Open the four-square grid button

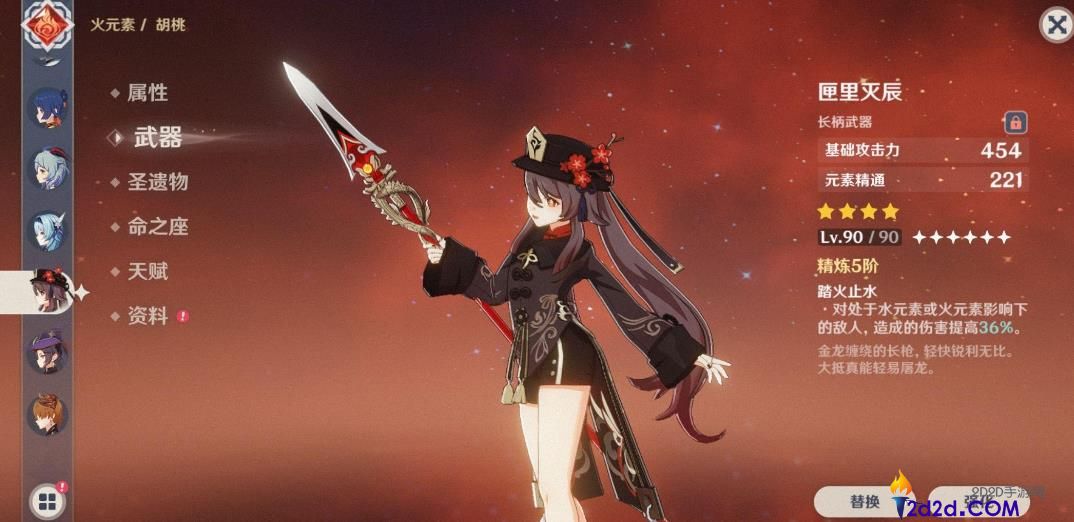[46, 499]
